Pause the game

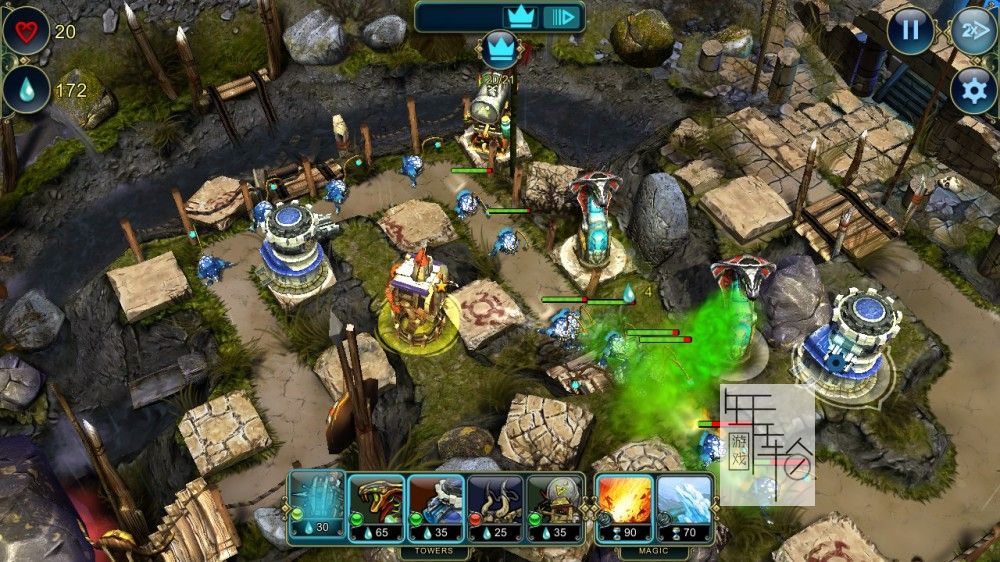[x=910, y=30]
